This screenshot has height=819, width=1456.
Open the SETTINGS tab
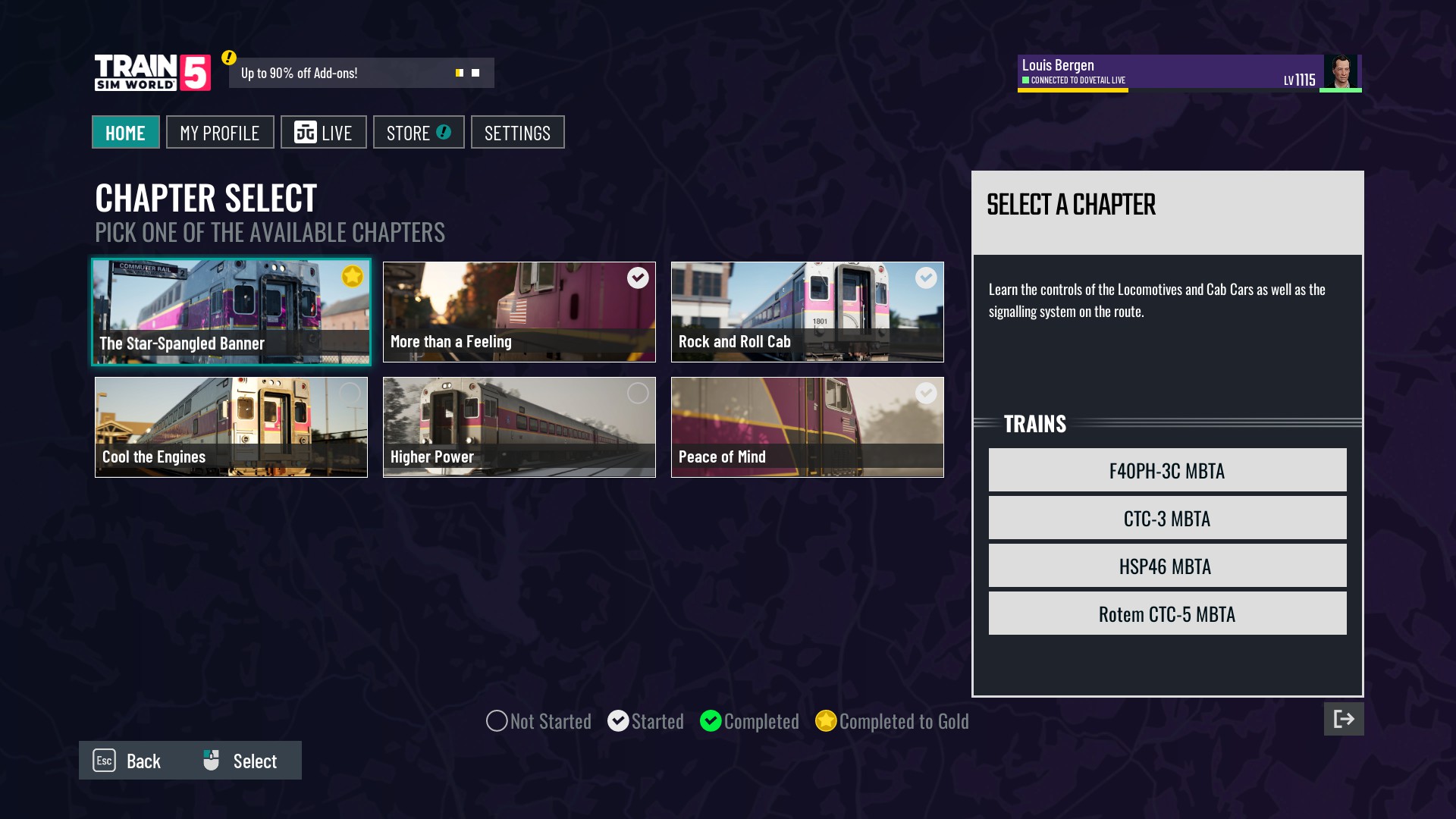pyautogui.click(x=517, y=133)
